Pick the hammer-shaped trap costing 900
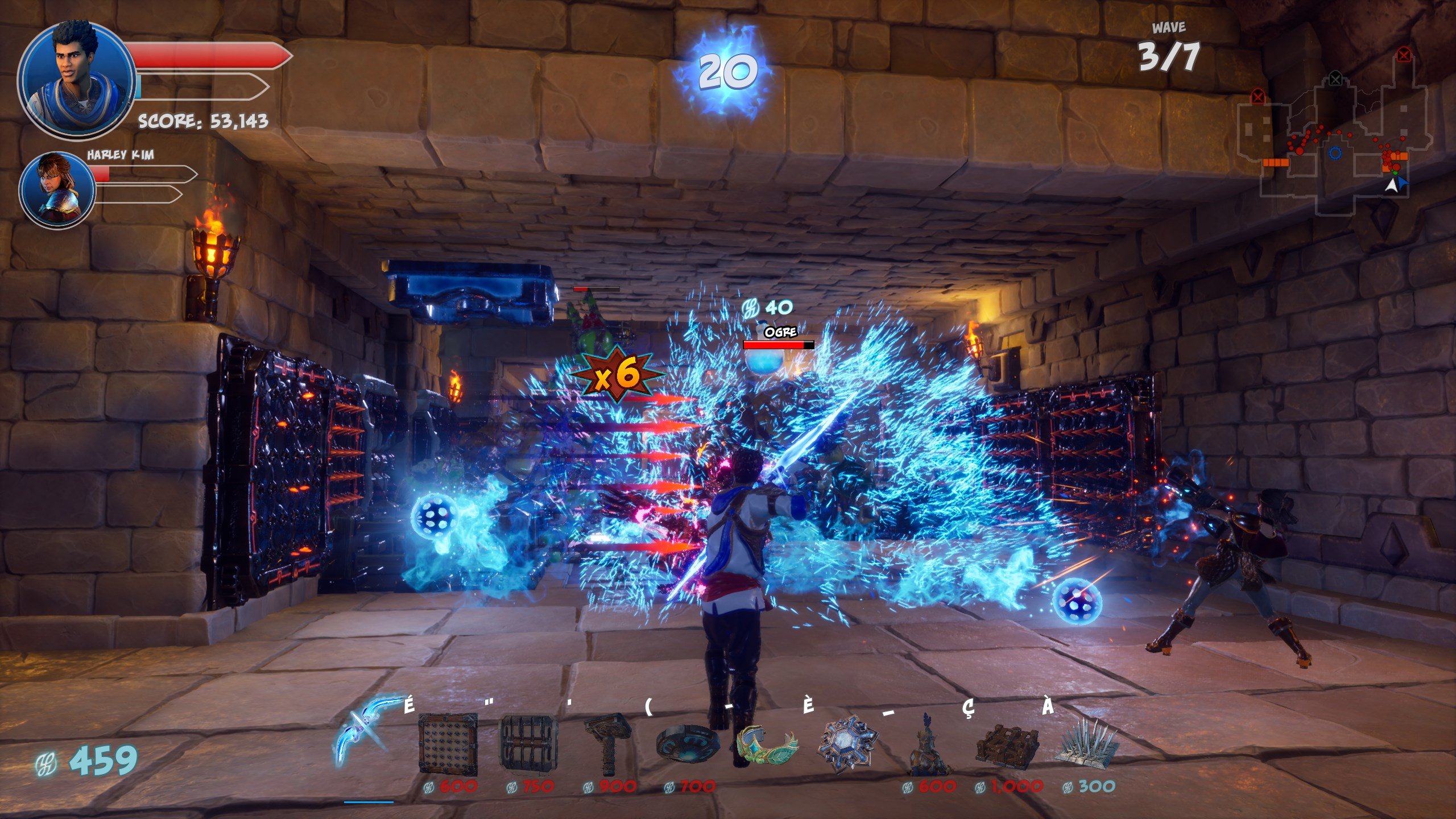The width and height of the screenshot is (1456, 819). click(609, 743)
